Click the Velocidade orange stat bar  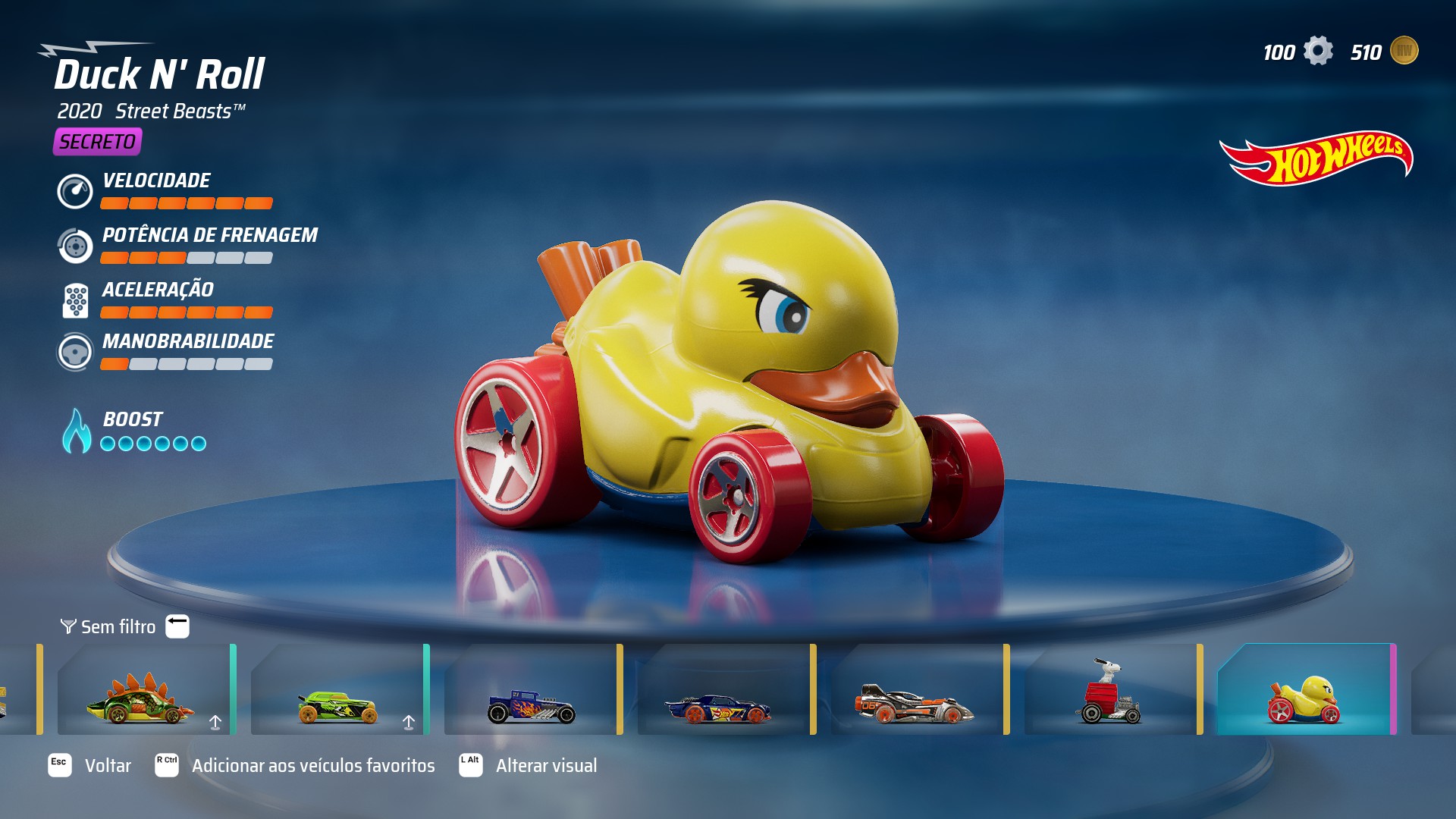[185, 203]
